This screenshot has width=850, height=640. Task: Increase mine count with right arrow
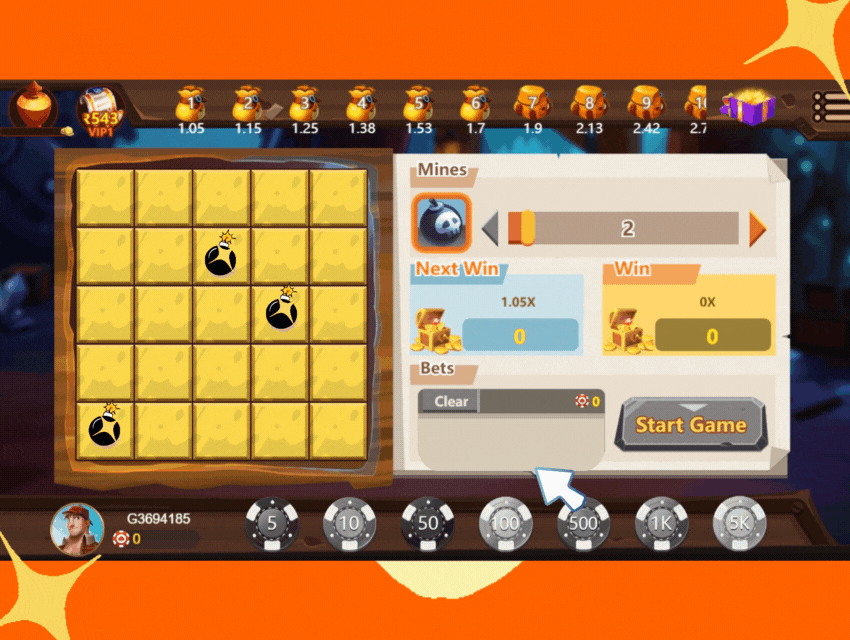(x=757, y=229)
